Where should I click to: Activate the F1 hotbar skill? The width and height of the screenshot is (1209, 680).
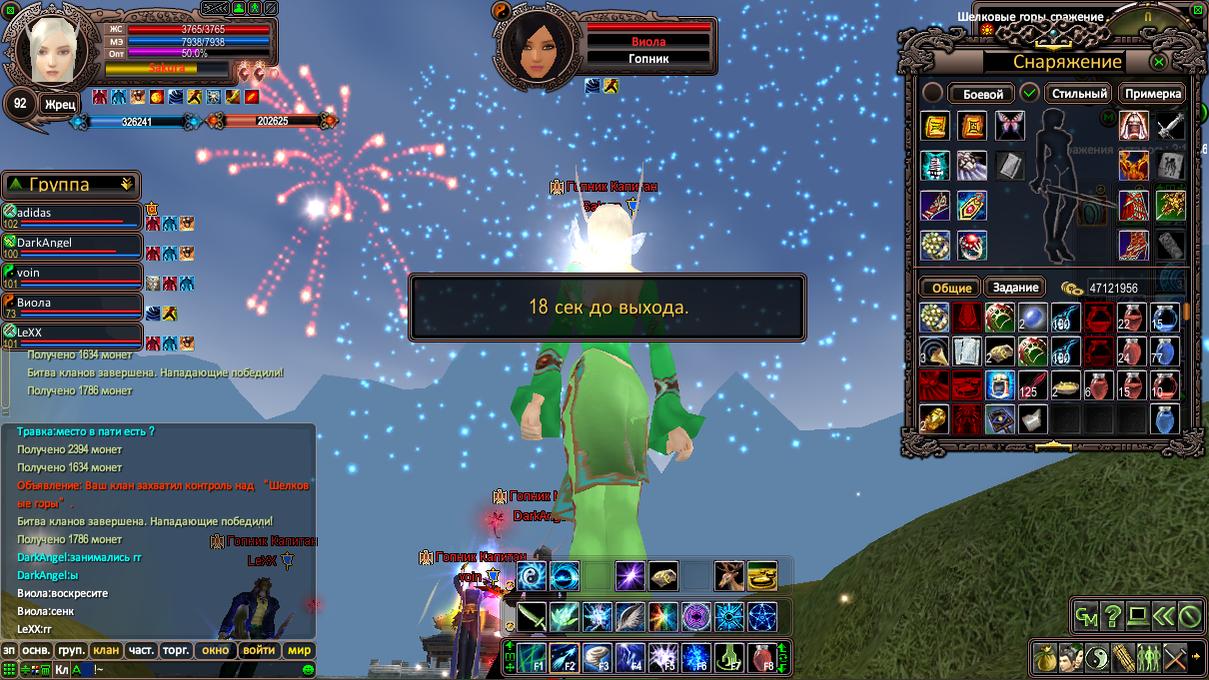(x=532, y=657)
